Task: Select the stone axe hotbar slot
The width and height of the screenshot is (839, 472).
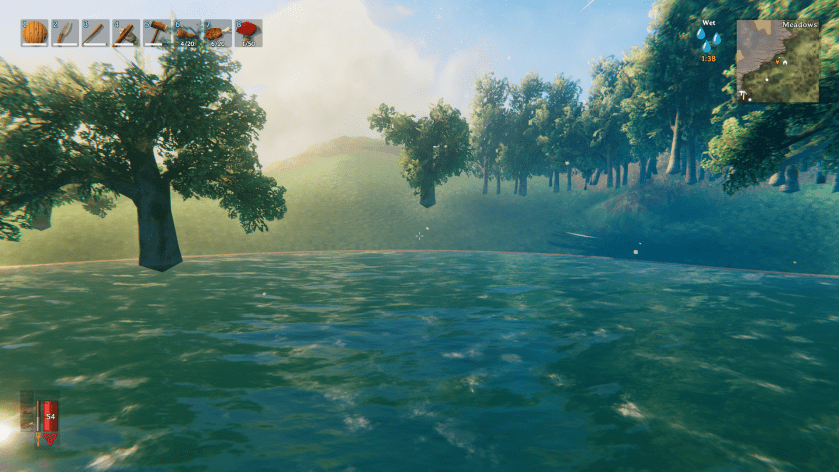Action: (126, 33)
